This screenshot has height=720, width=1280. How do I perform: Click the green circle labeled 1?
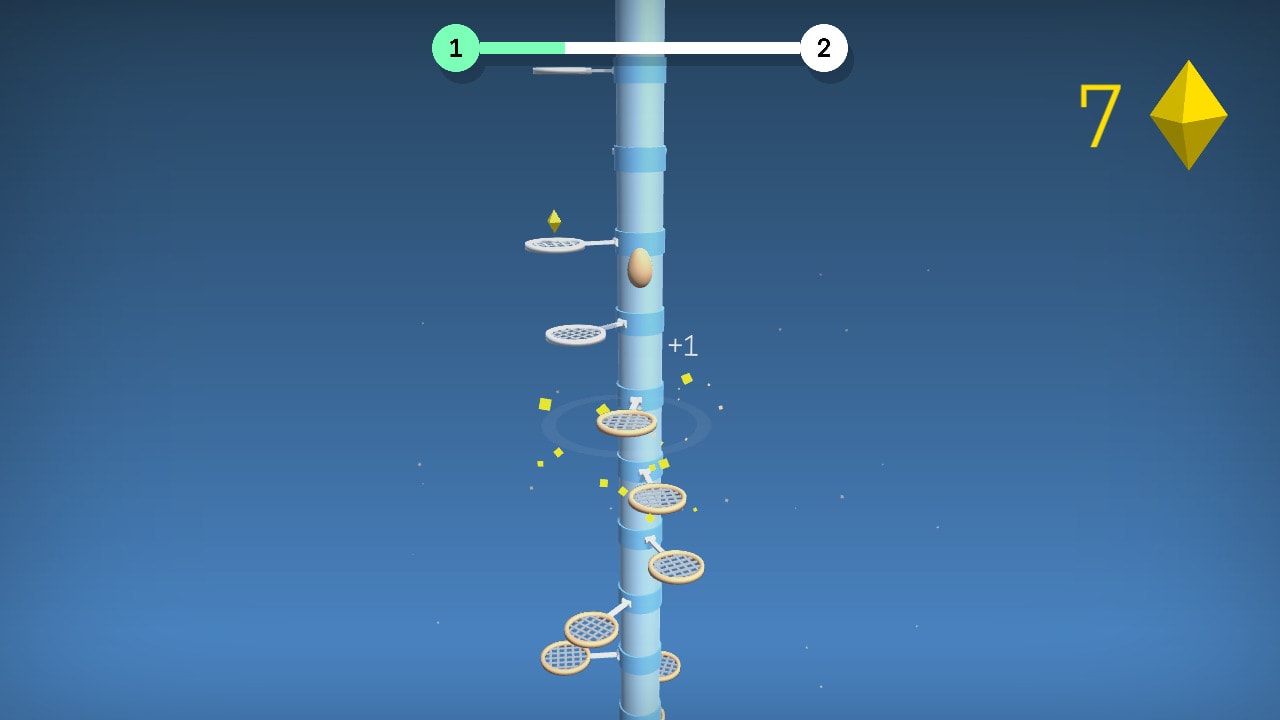[458, 45]
